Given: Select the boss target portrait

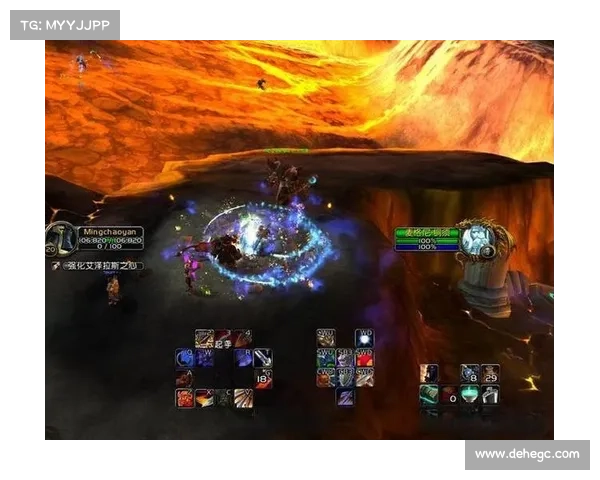Looking at the screenshot, I should pyautogui.click(x=481, y=239).
